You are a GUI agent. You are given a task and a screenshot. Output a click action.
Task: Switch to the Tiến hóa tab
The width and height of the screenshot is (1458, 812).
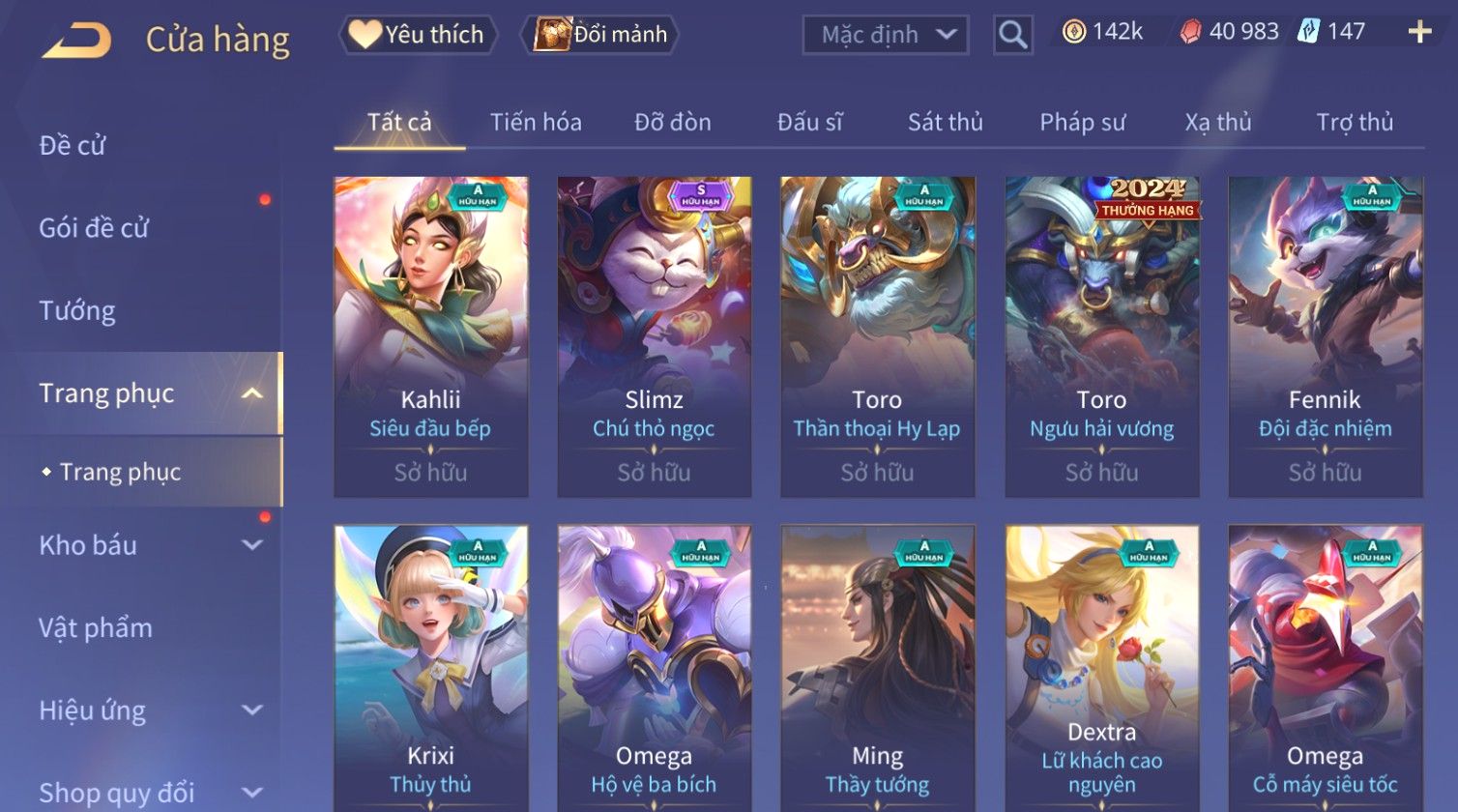(536, 123)
